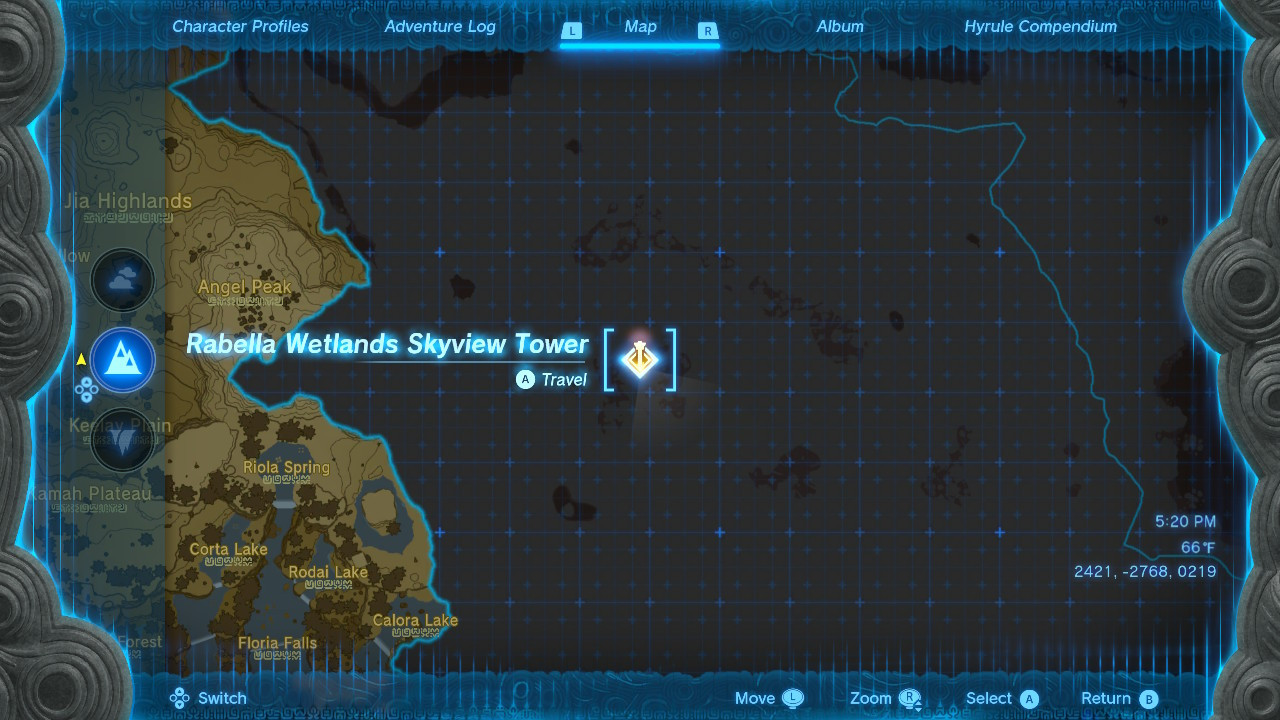Switch to the Adventure Log tab
This screenshot has height=720, width=1280.
point(440,27)
